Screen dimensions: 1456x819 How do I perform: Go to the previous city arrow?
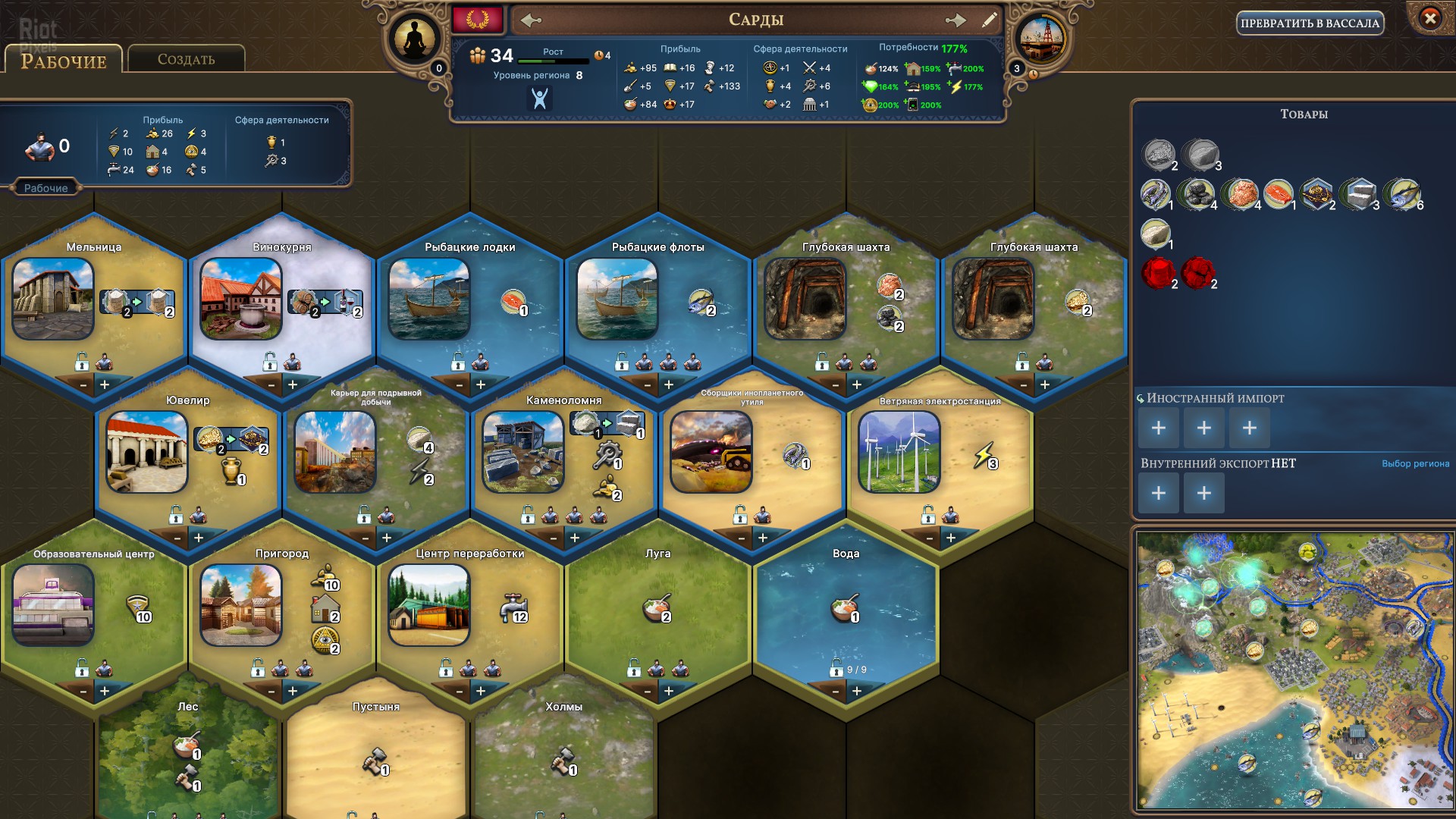pos(531,20)
